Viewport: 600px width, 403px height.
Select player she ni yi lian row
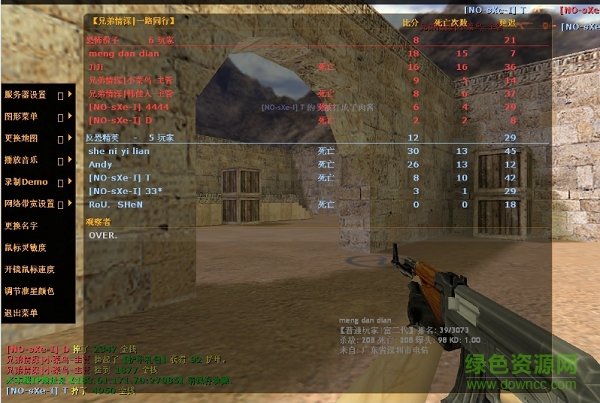(x=119, y=150)
